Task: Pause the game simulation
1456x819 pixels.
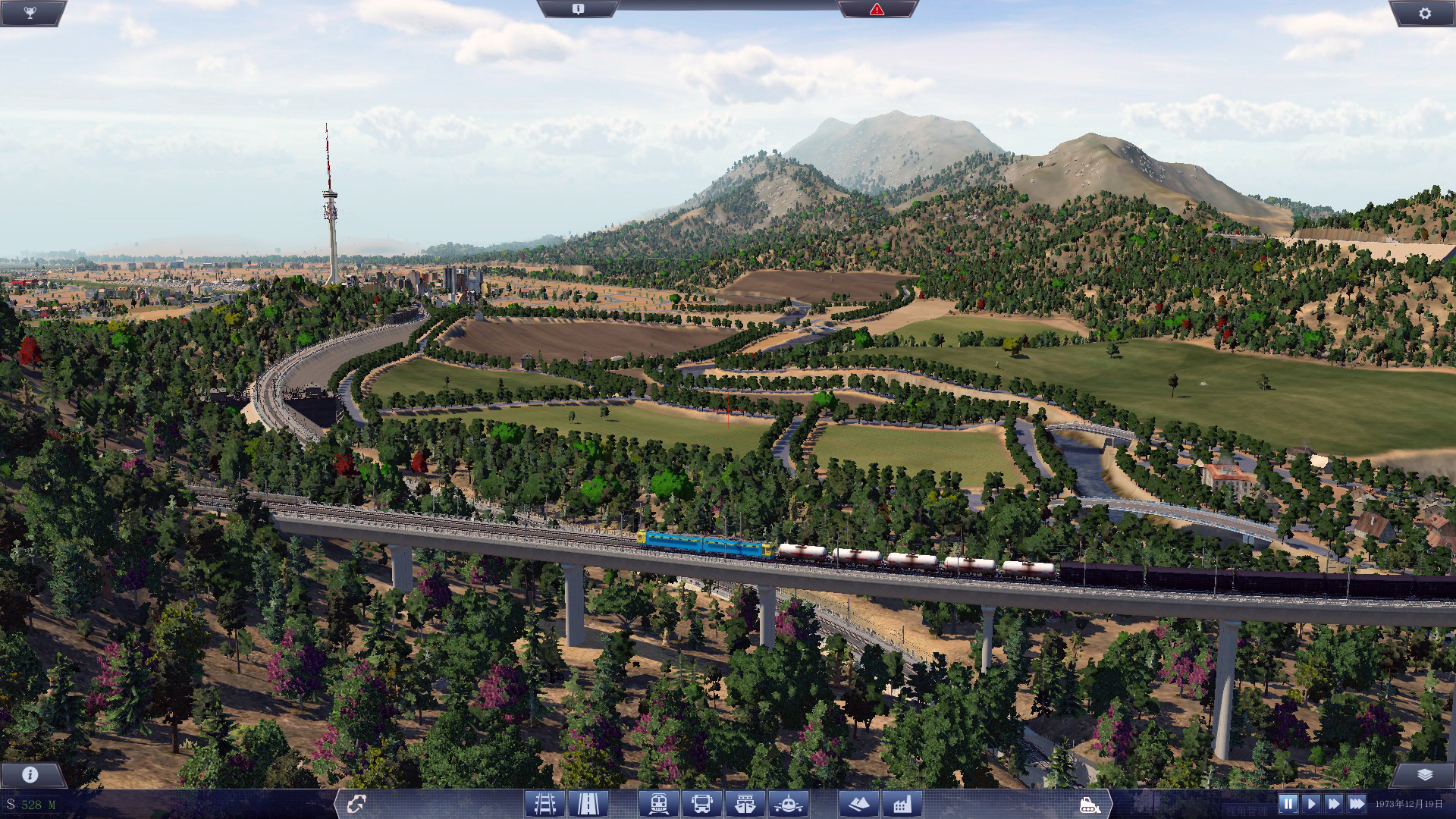Action: tap(1288, 805)
